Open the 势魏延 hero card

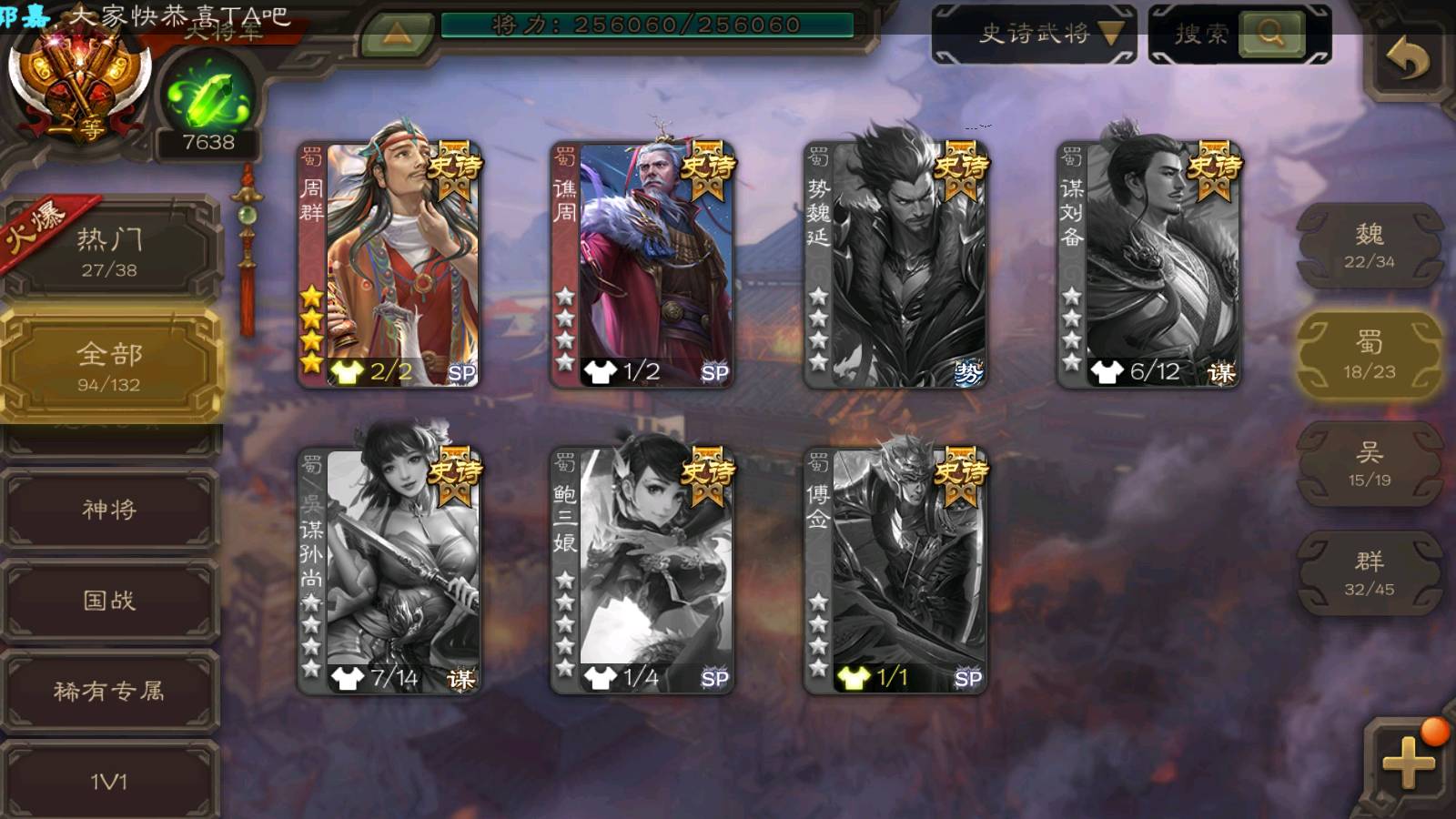click(x=895, y=264)
